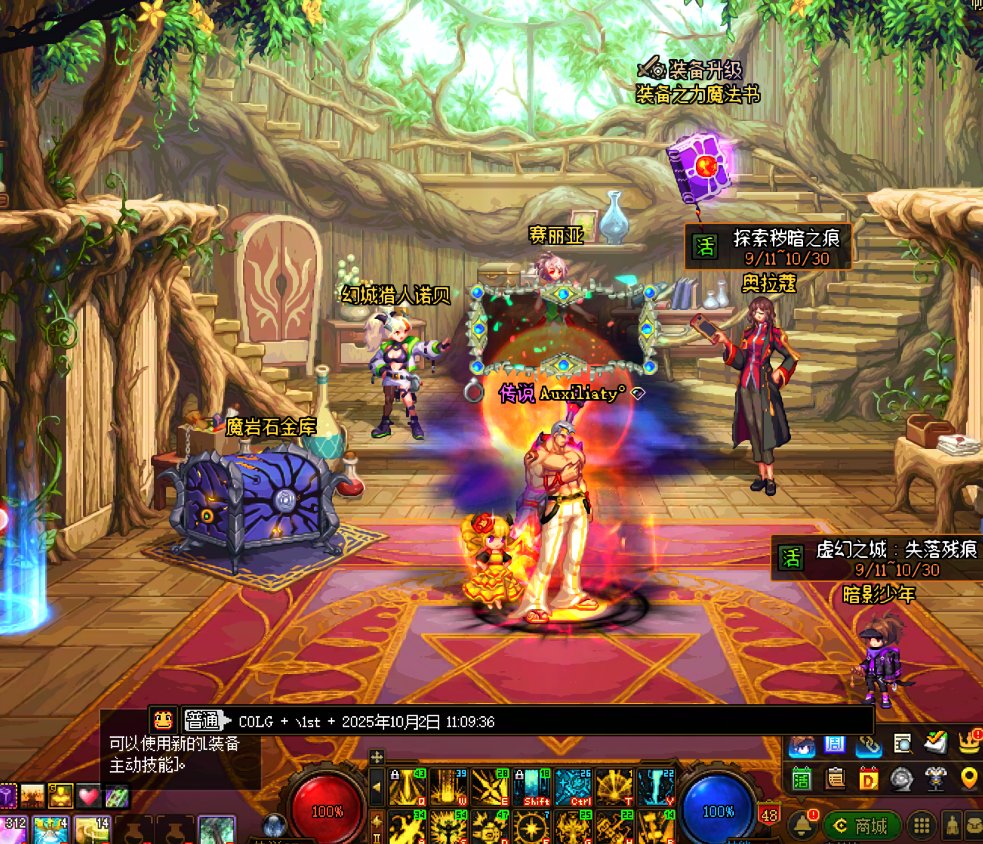Open the orange D calendar icon
This screenshot has height=844, width=983.
coord(868,778)
